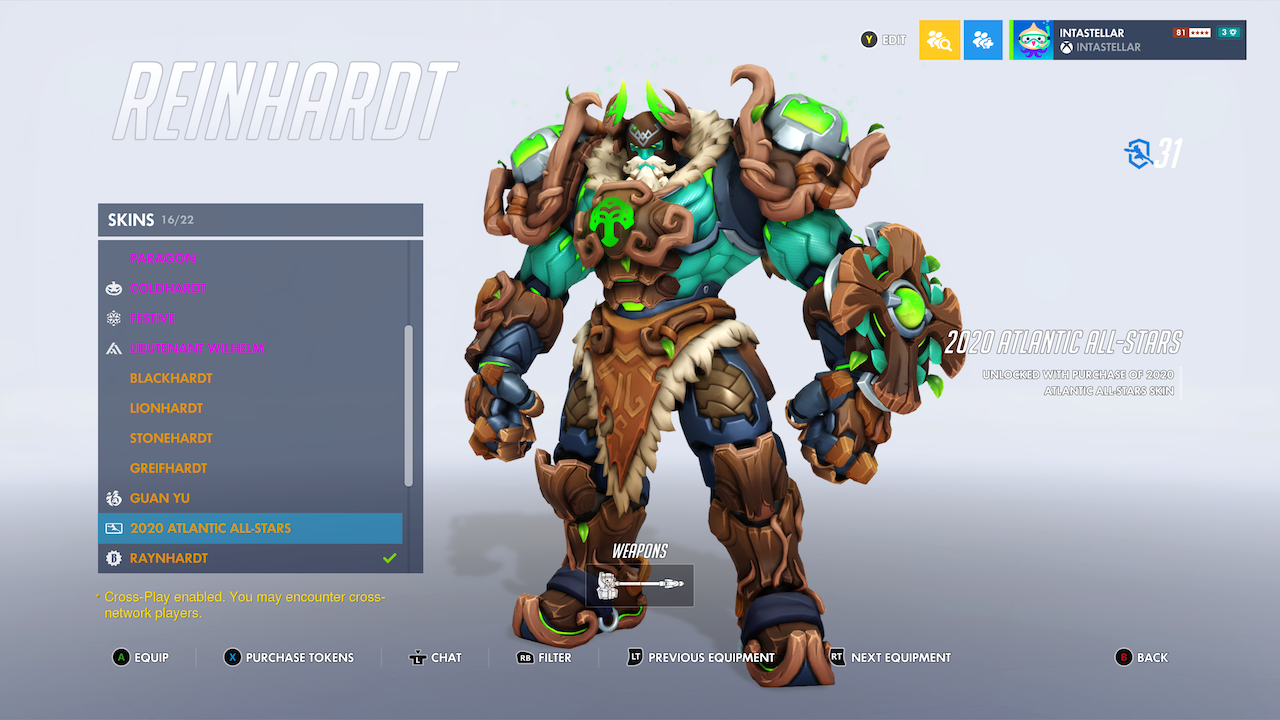This screenshot has width=1280, height=720.
Task: Click the Overwatch League icon beside Lieutenant Wilhelm
Action: point(113,348)
